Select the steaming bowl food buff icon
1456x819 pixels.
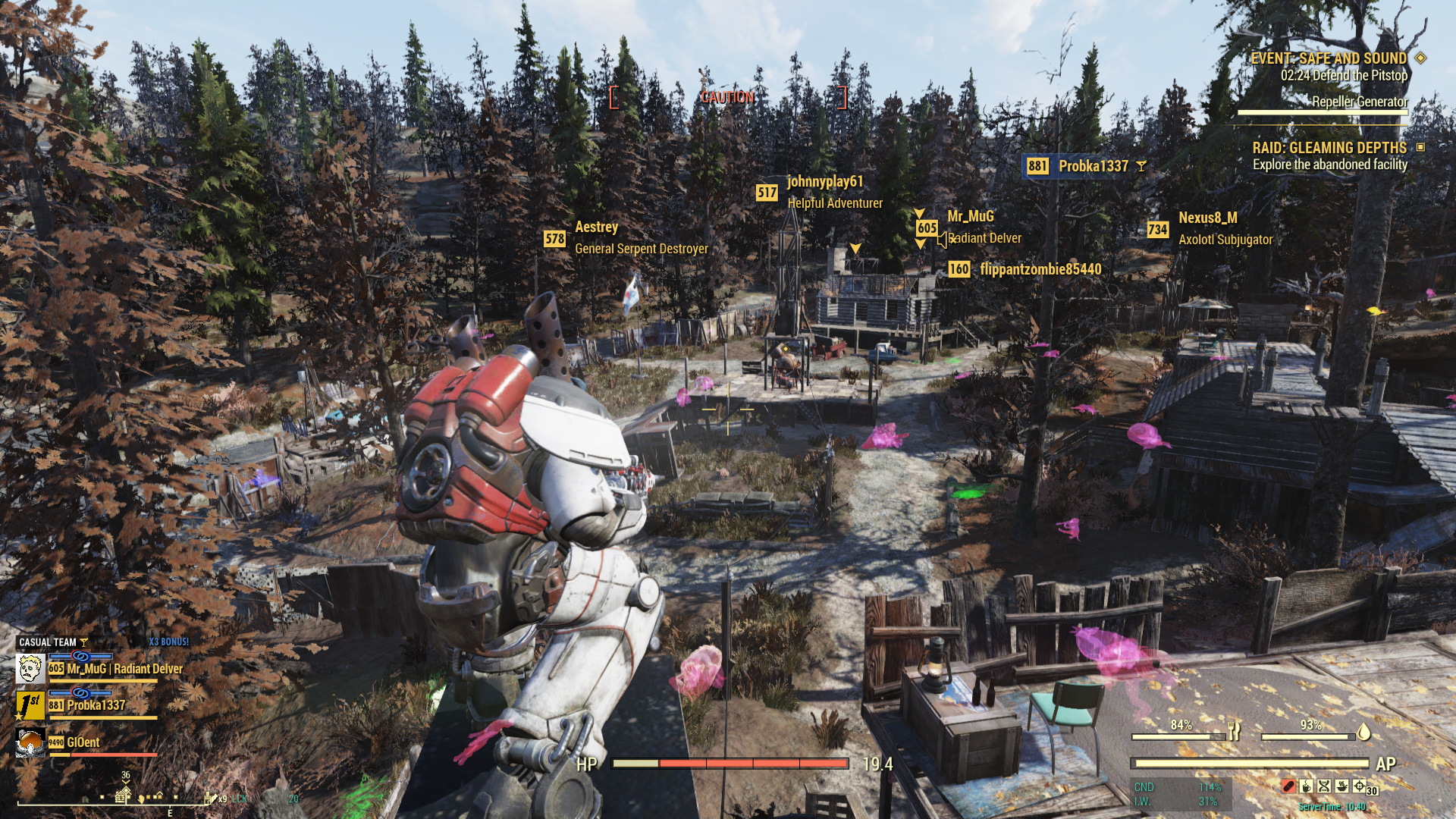tap(1341, 786)
